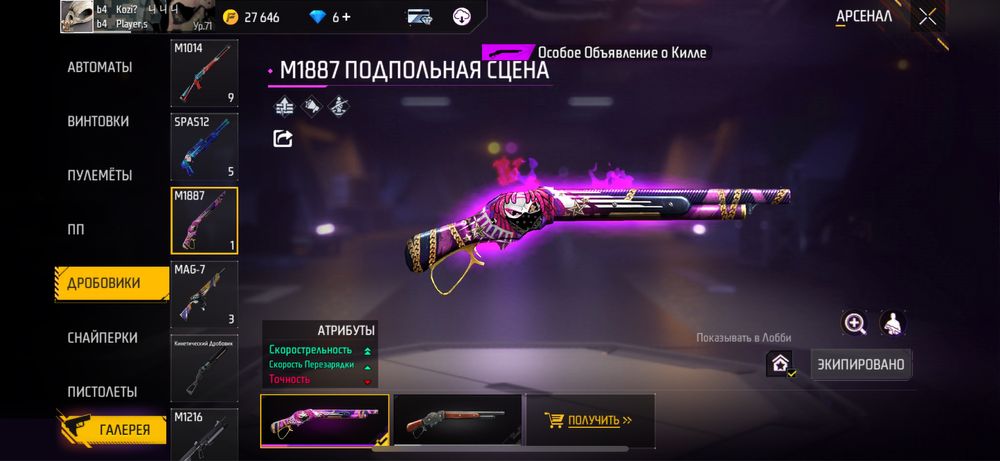Open the Пистолеты category
The width and height of the screenshot is (1000, 461).
pyautogui.click(x=102, y=391)
